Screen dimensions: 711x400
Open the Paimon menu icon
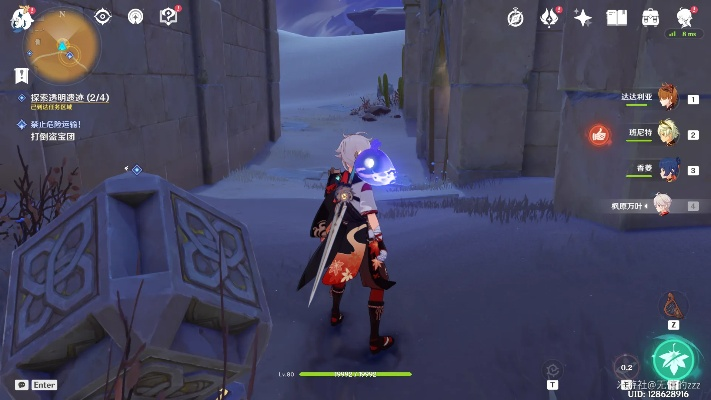pos(22,18)
